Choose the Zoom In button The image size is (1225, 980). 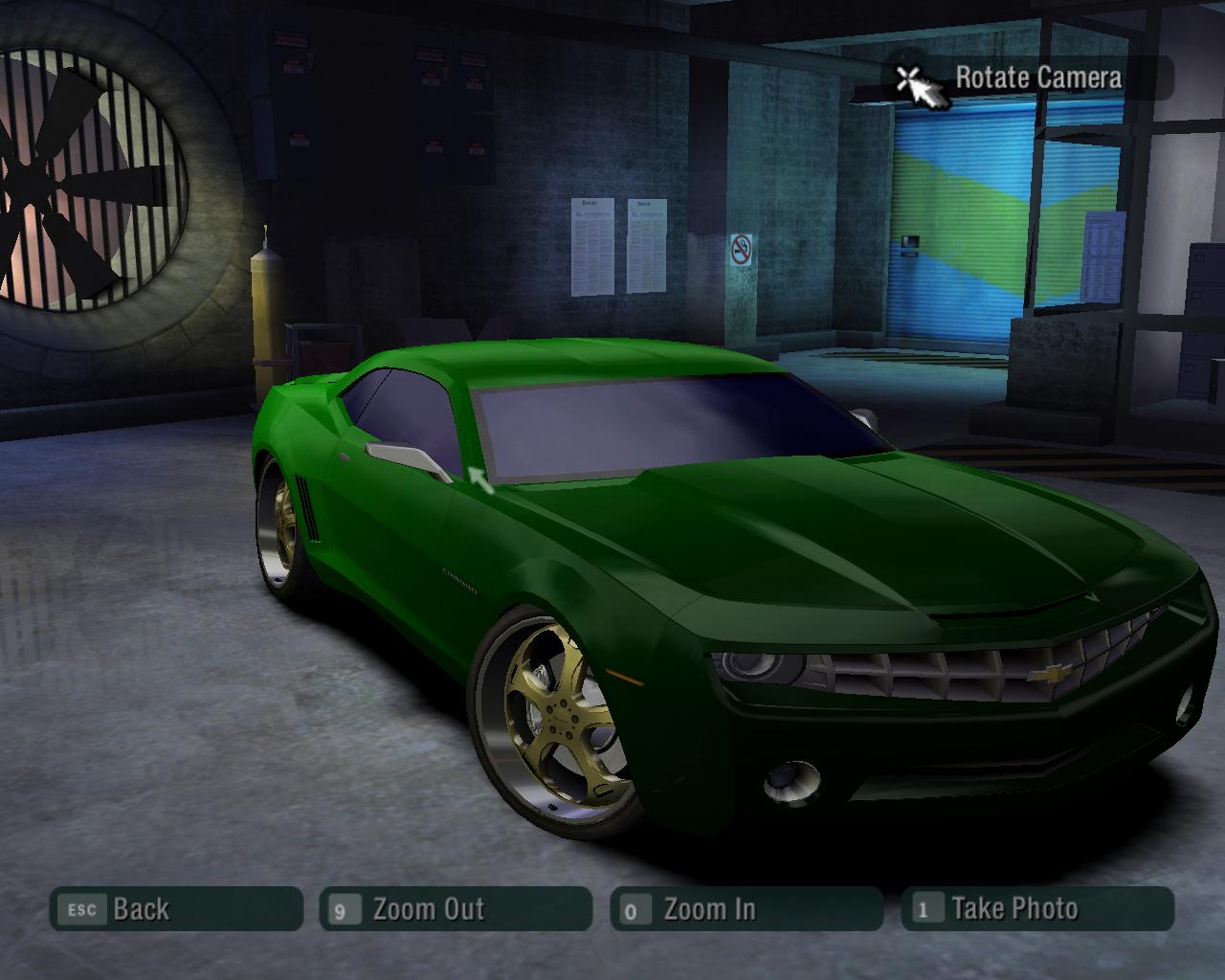746,909
